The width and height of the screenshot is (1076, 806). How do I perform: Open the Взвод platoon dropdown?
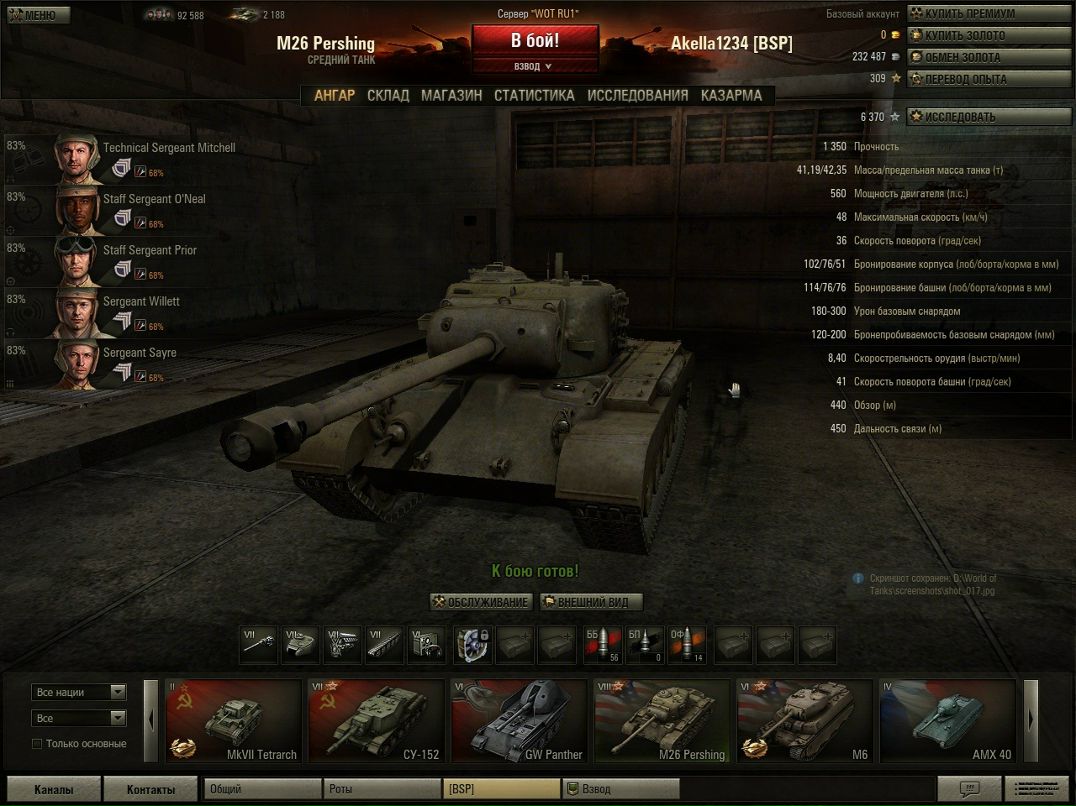point(535,66)
